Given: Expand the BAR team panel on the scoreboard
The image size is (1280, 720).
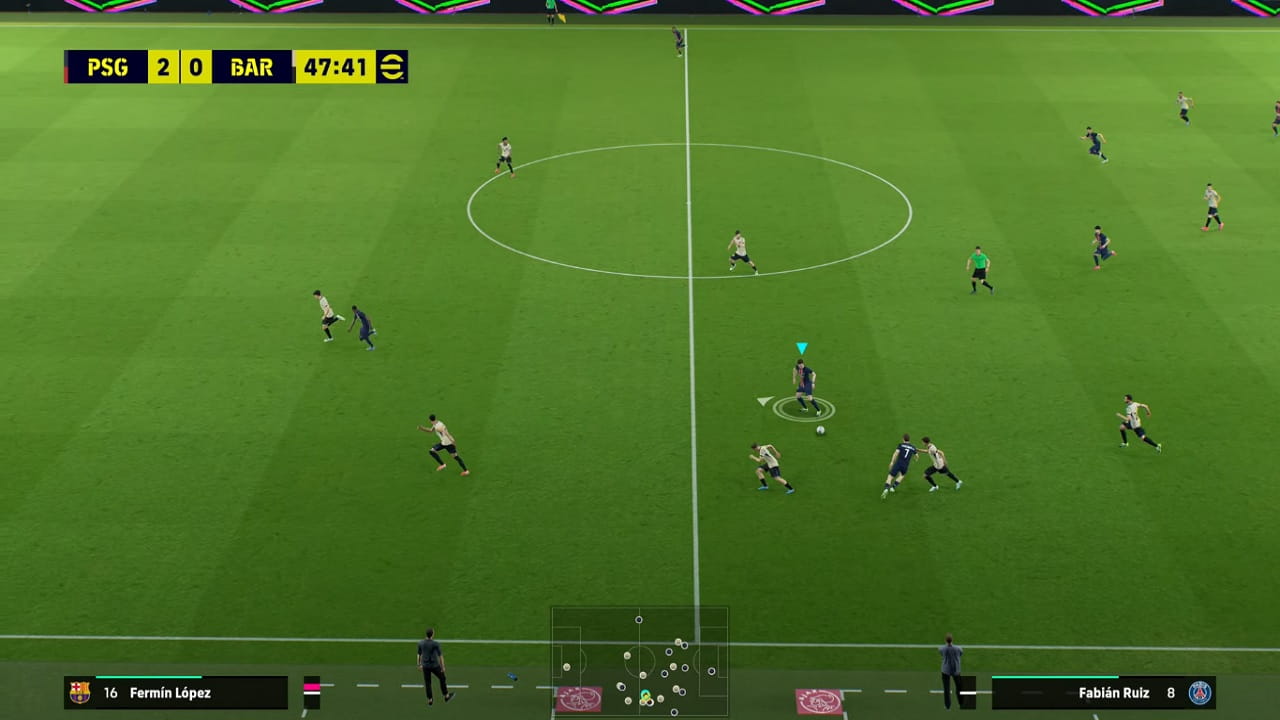Looking at the screenshot, I should pyautogui.click(x=249, y=67).
